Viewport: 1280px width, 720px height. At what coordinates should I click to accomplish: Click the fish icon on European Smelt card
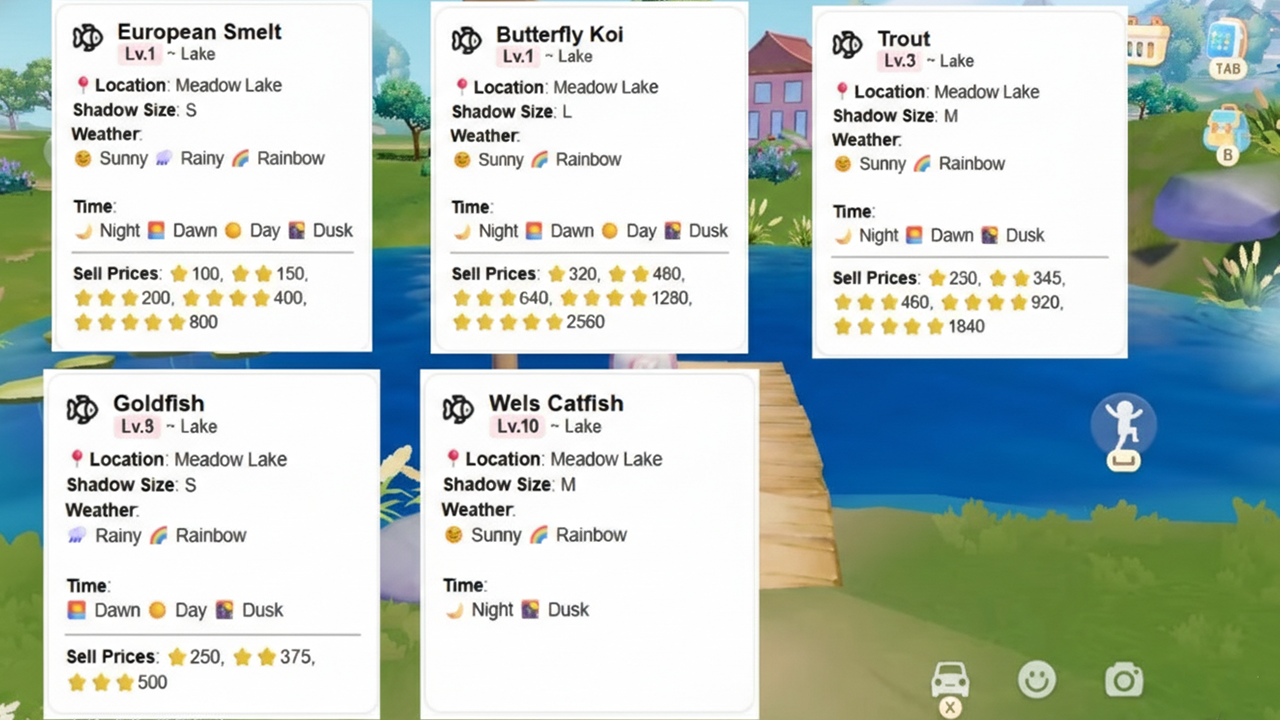pos(88,38)
